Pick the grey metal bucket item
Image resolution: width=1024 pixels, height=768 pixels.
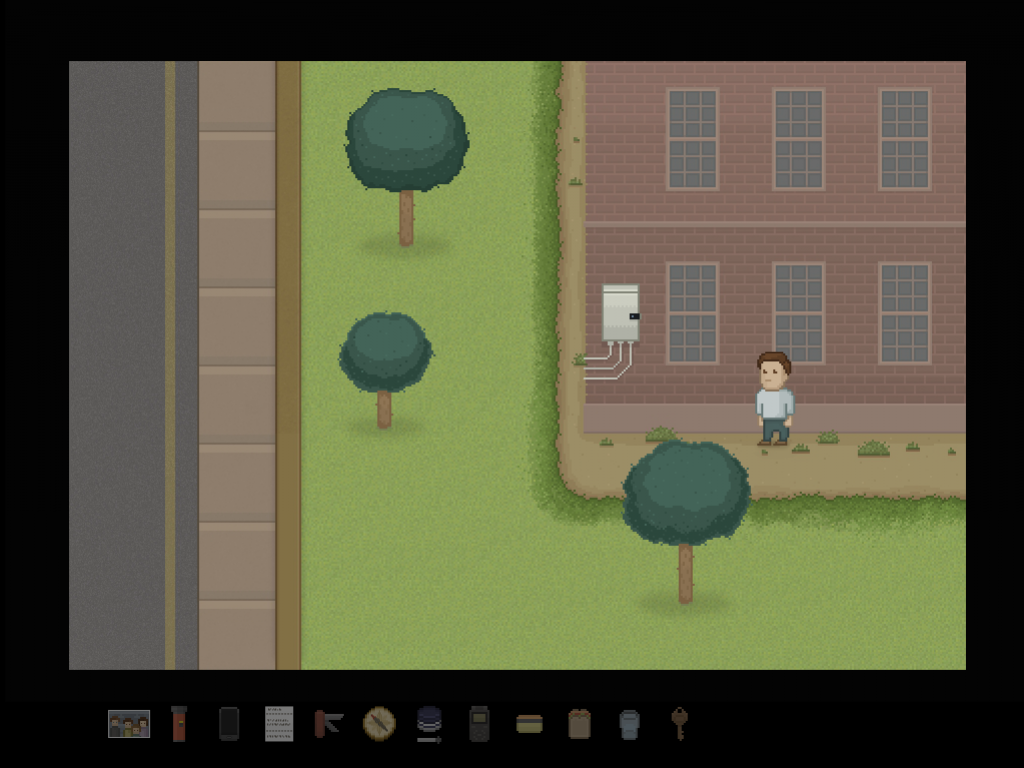click(629, 724)
